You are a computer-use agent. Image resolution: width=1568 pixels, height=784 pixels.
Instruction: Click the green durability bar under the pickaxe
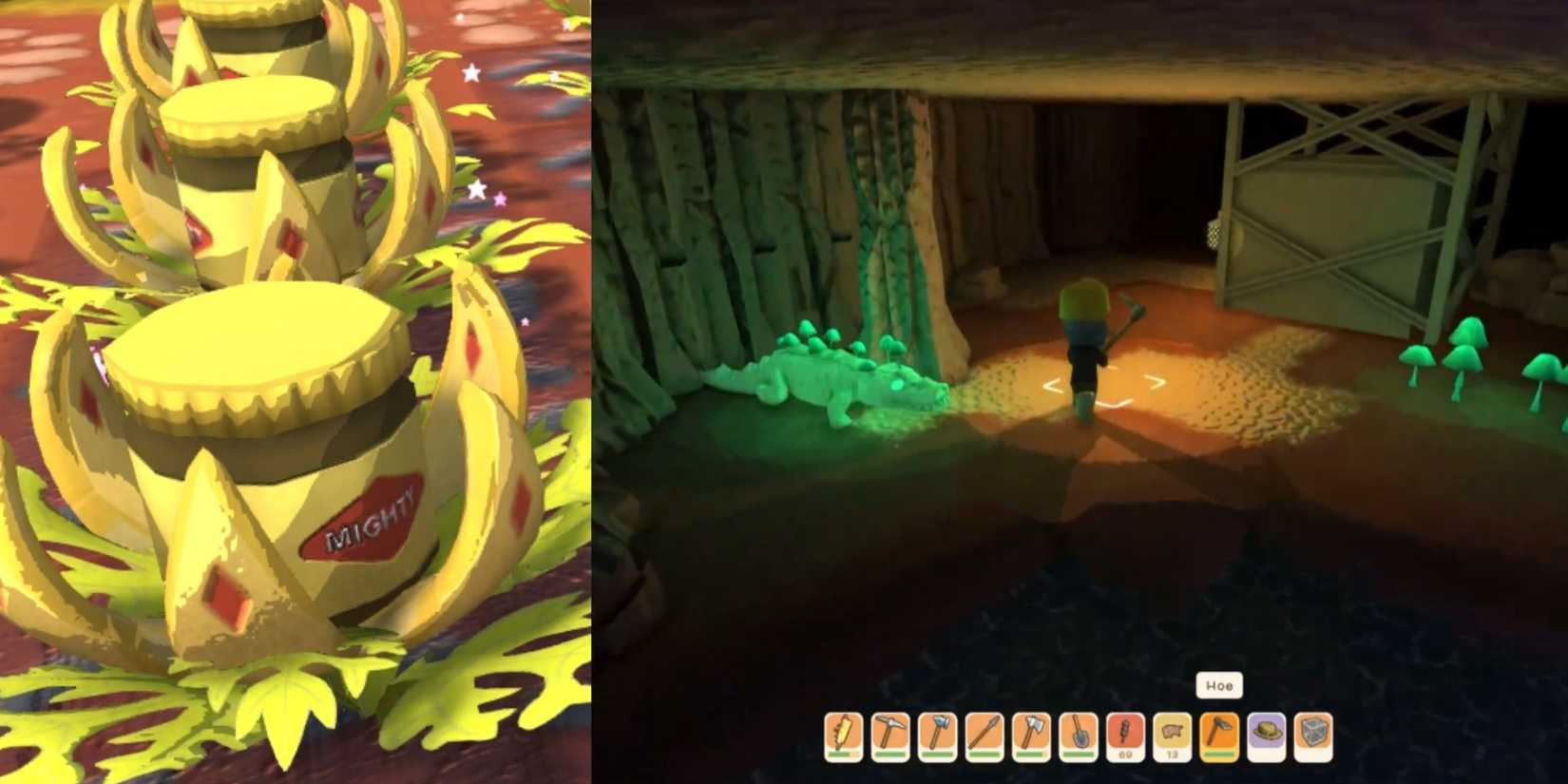890,755
